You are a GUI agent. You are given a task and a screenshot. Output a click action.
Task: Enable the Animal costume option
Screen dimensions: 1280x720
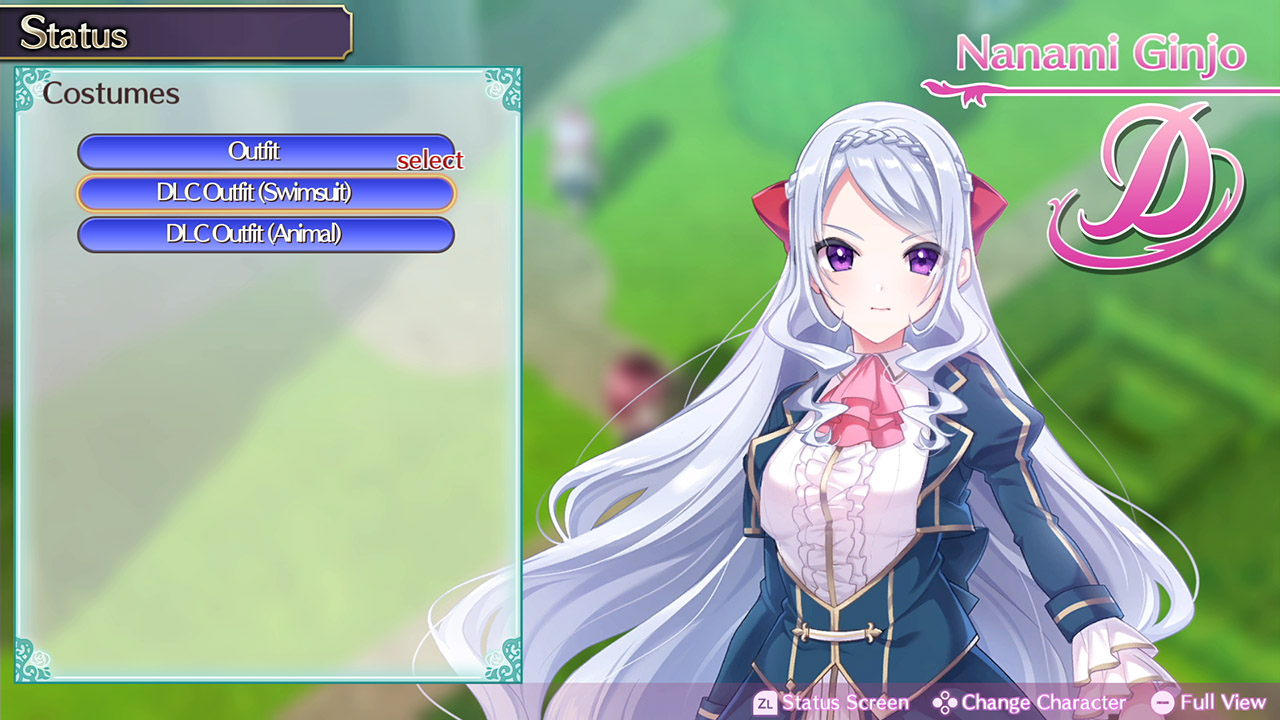tap(266, 234)
